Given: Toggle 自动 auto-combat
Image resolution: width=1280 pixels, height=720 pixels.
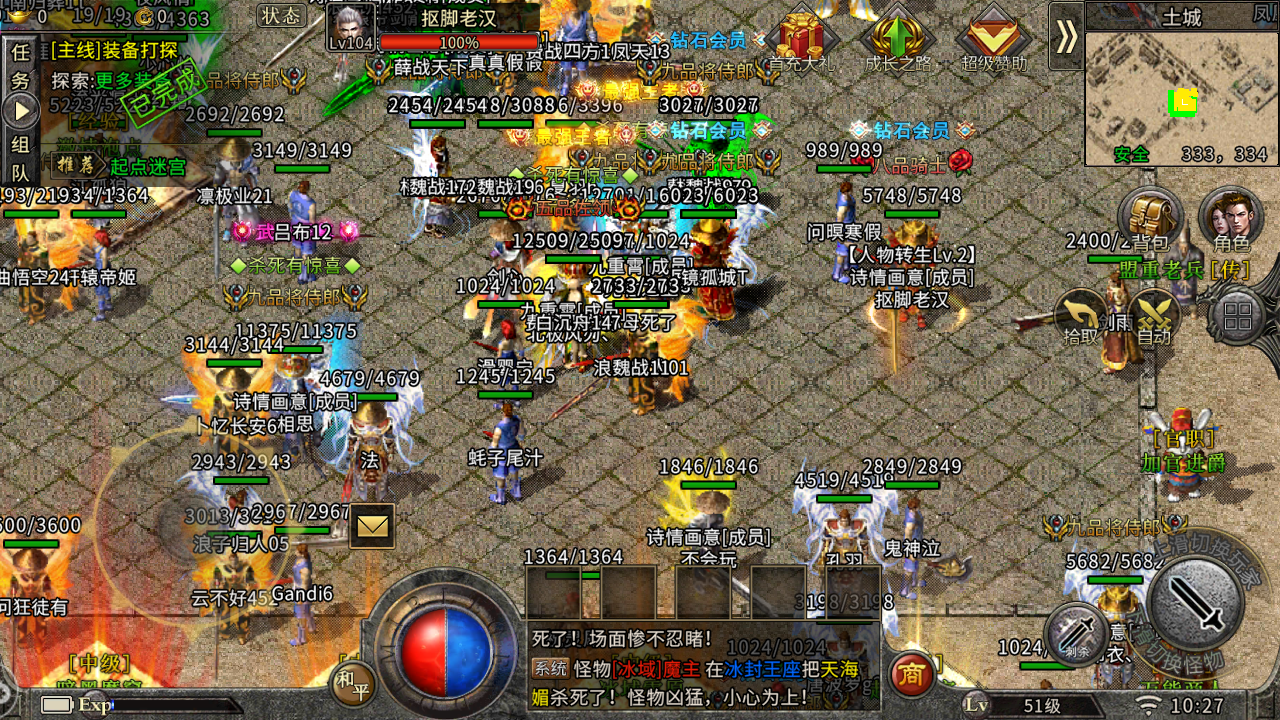Looking at the screenshot, I should click(x=1153, y=318).
